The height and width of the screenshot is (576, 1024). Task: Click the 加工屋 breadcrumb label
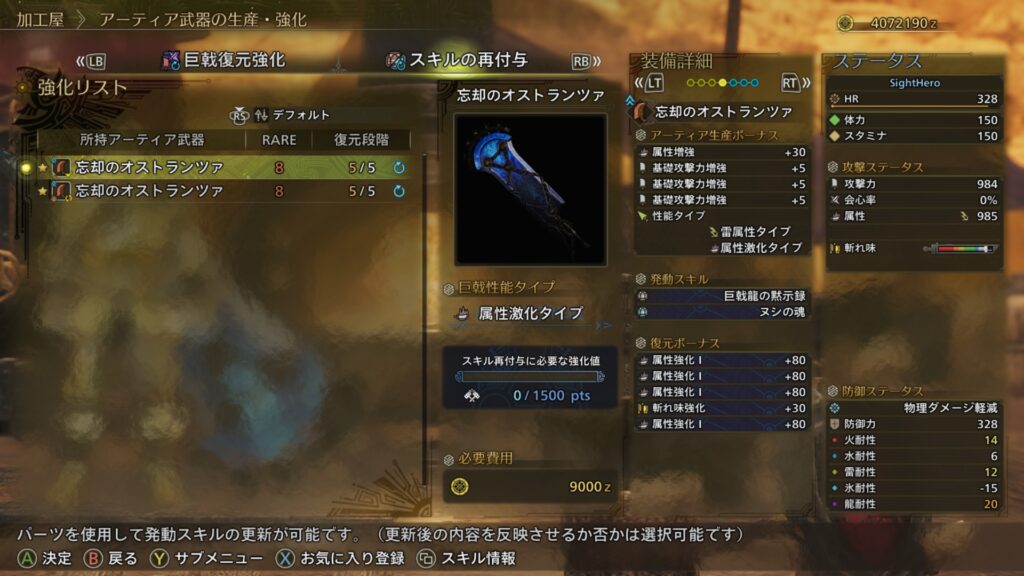40,19
